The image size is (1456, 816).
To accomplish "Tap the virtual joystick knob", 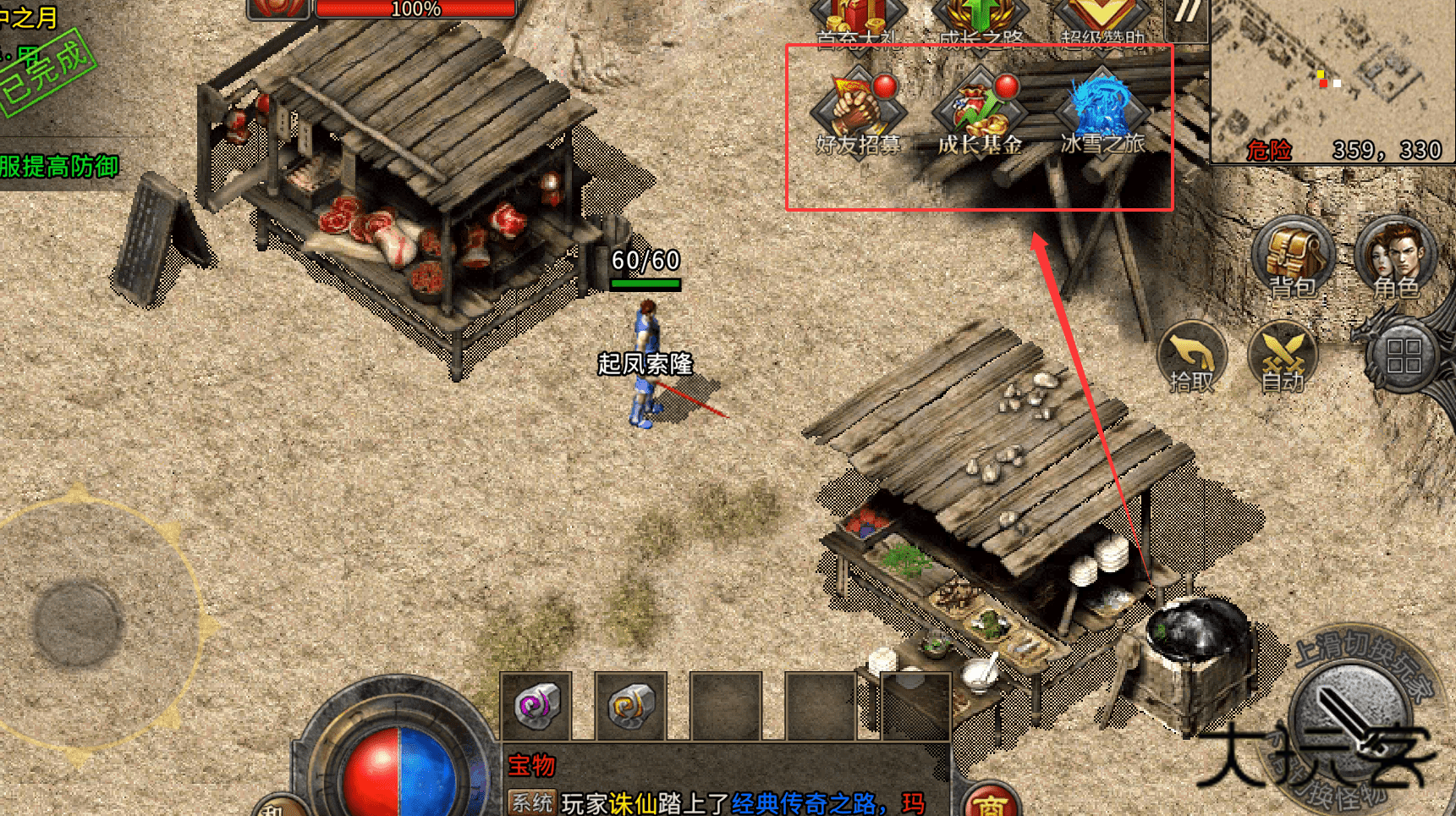I will point(78,624).
